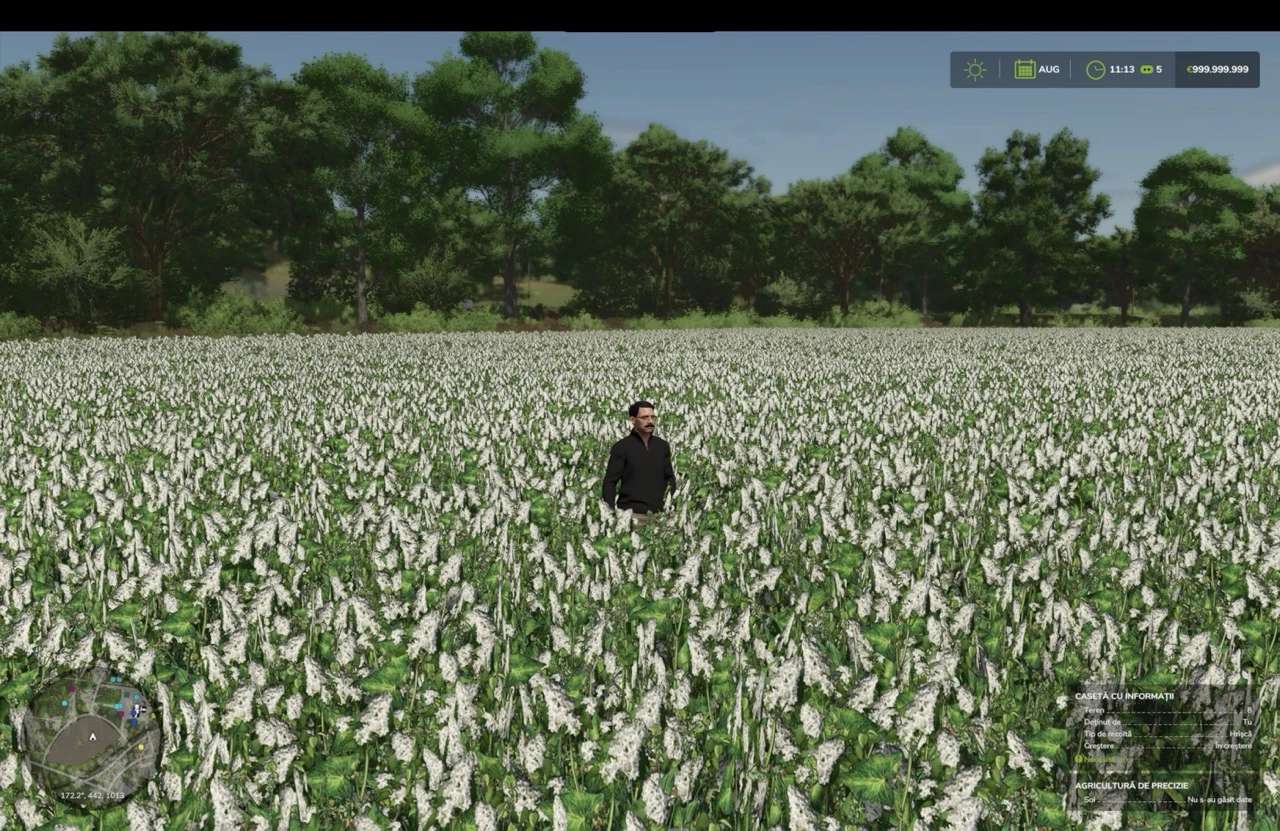Select the green calendar icon
Viewport: 1280px width, 831px height.
(1024, 70)
